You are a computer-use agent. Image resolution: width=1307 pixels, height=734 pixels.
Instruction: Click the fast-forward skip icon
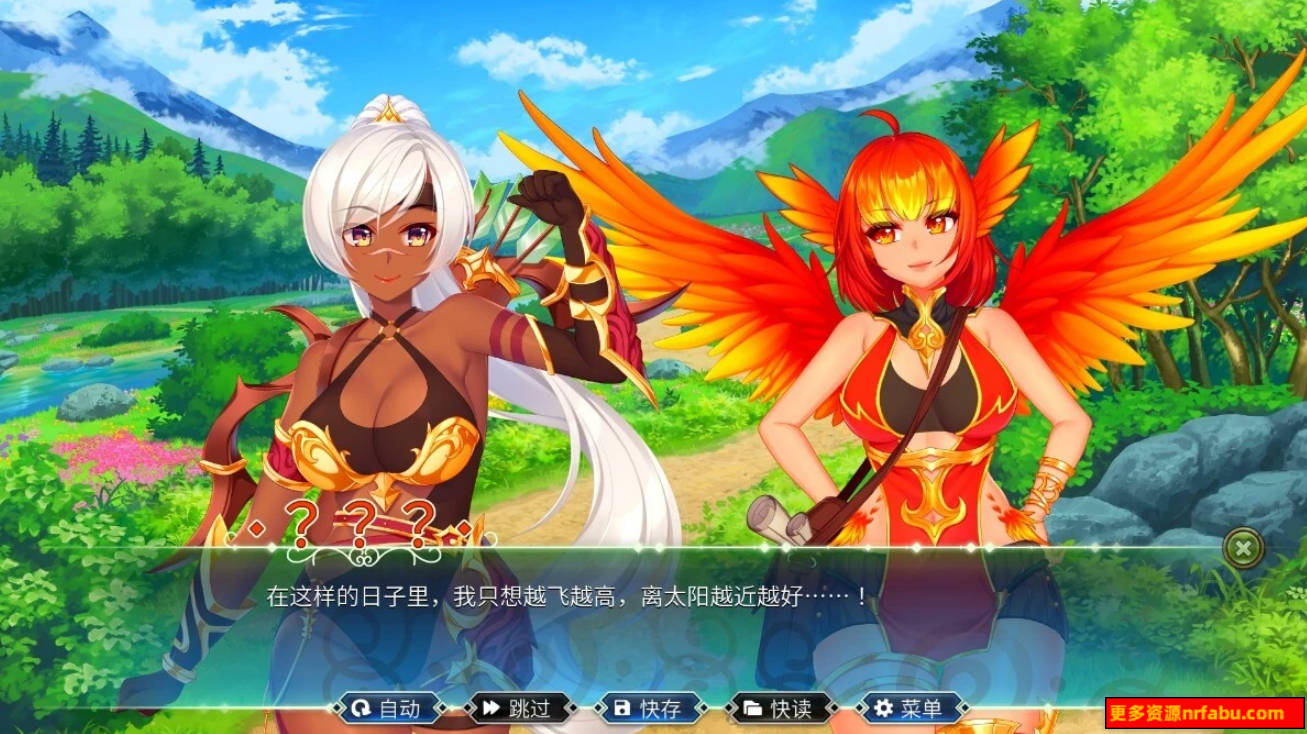491,708
